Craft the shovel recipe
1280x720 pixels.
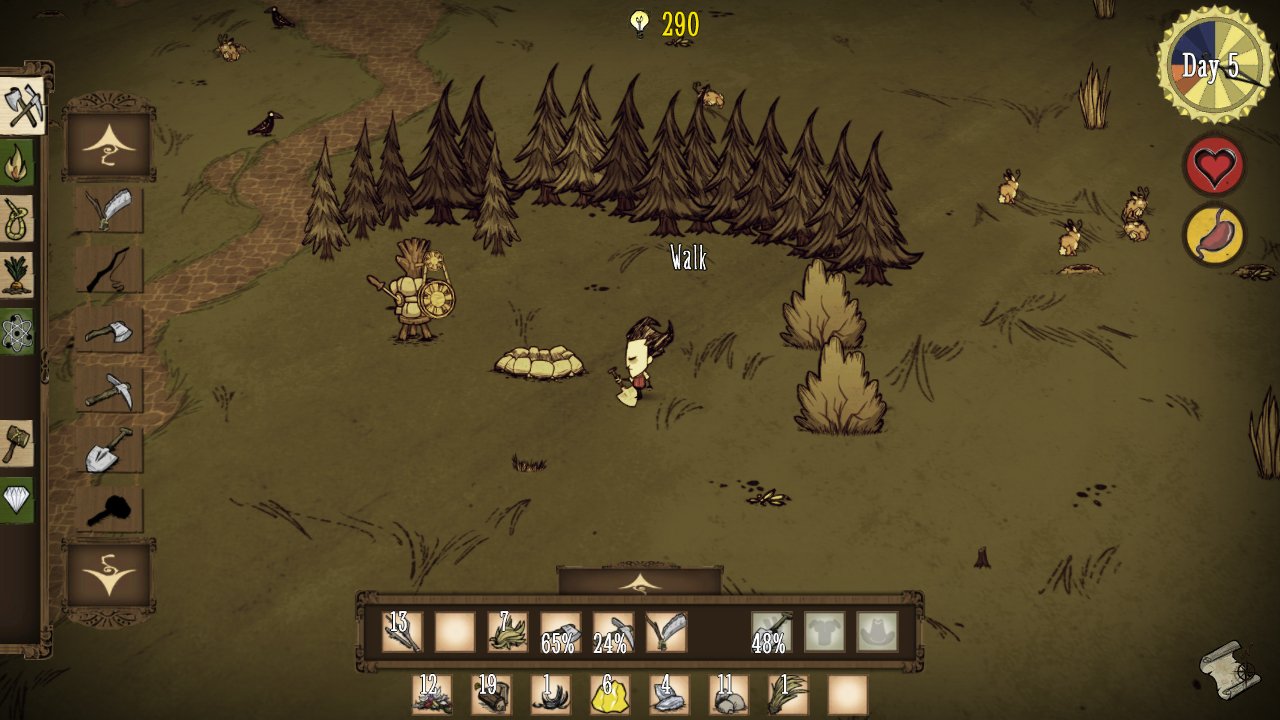109,449
